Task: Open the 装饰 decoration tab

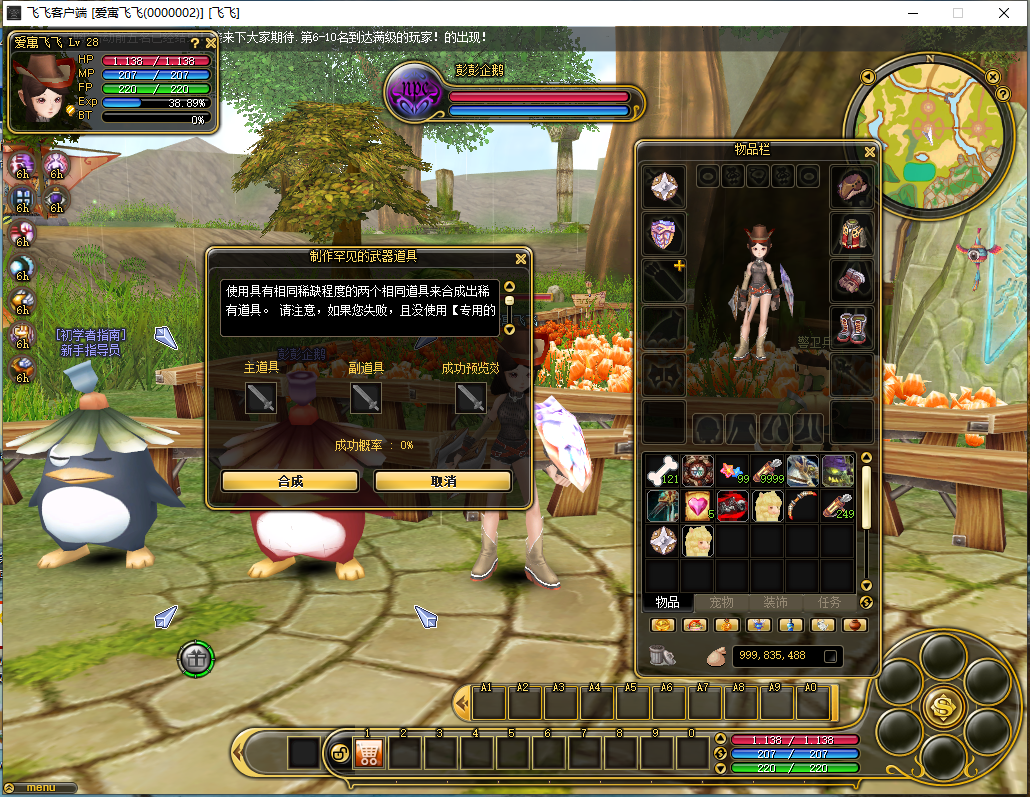Action: click(775, 602)
